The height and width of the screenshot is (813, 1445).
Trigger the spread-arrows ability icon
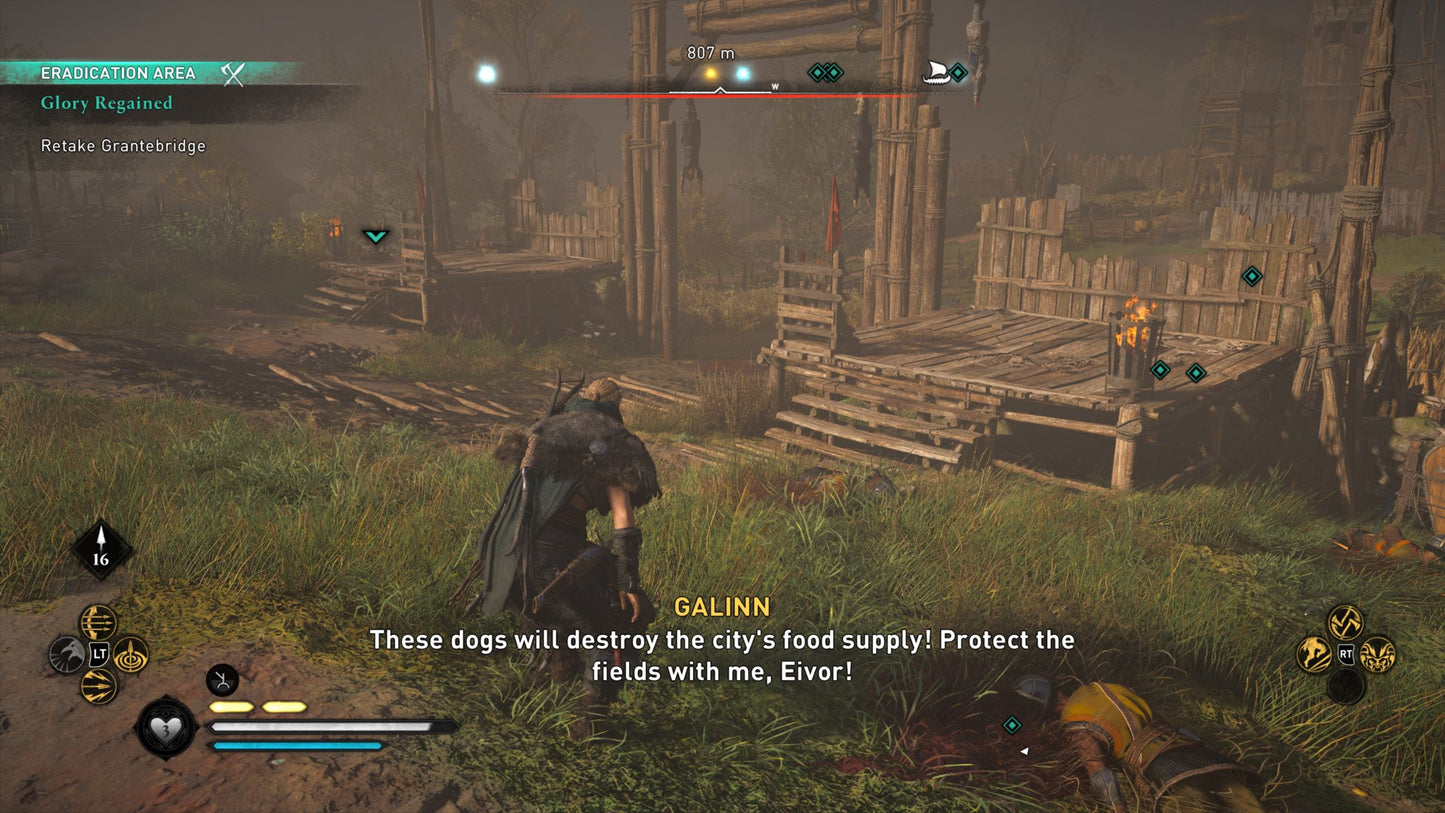pyautogui.click(x=98, y=687)
